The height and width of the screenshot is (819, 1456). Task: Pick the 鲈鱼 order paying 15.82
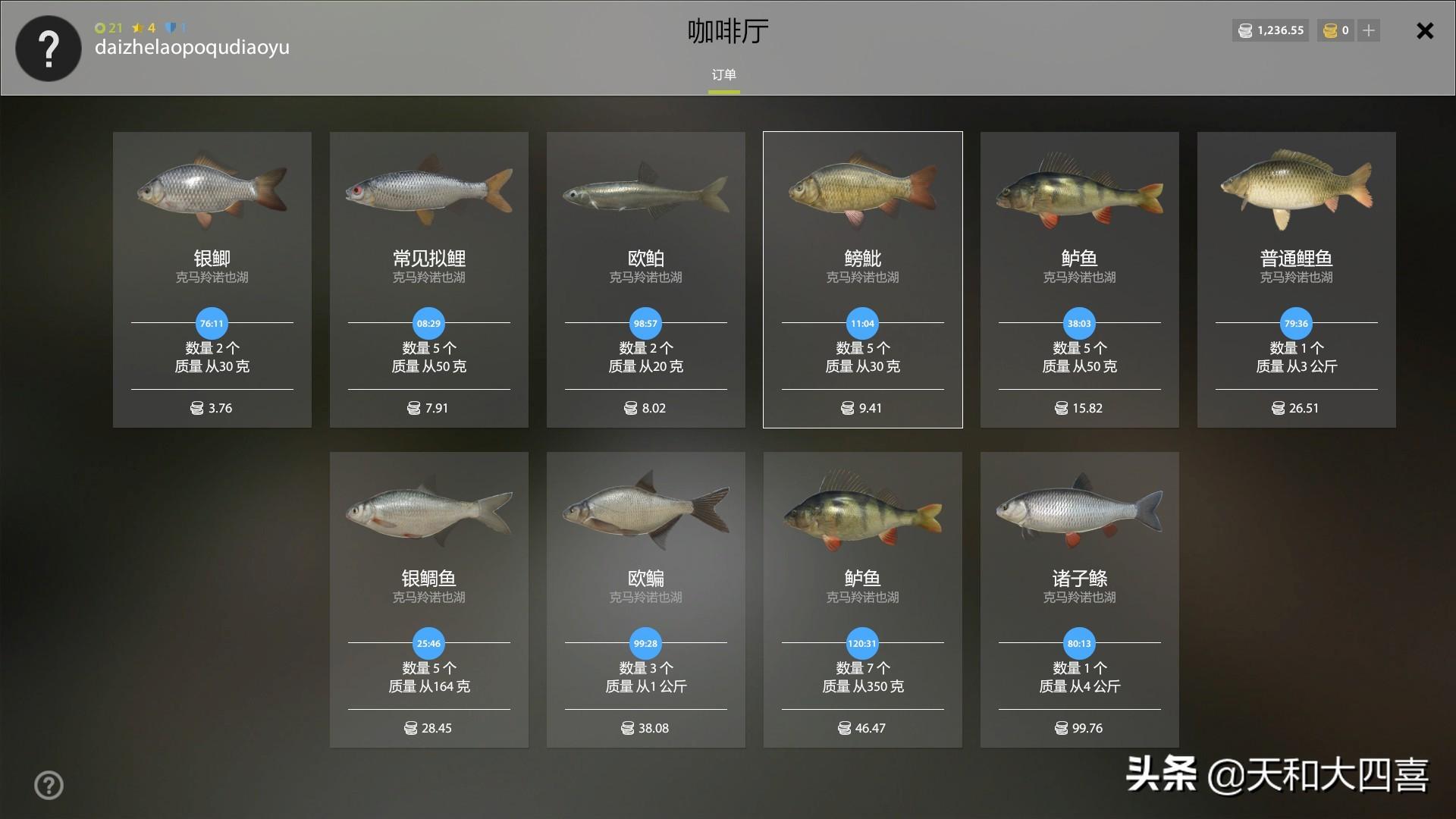pos(1080,279)
